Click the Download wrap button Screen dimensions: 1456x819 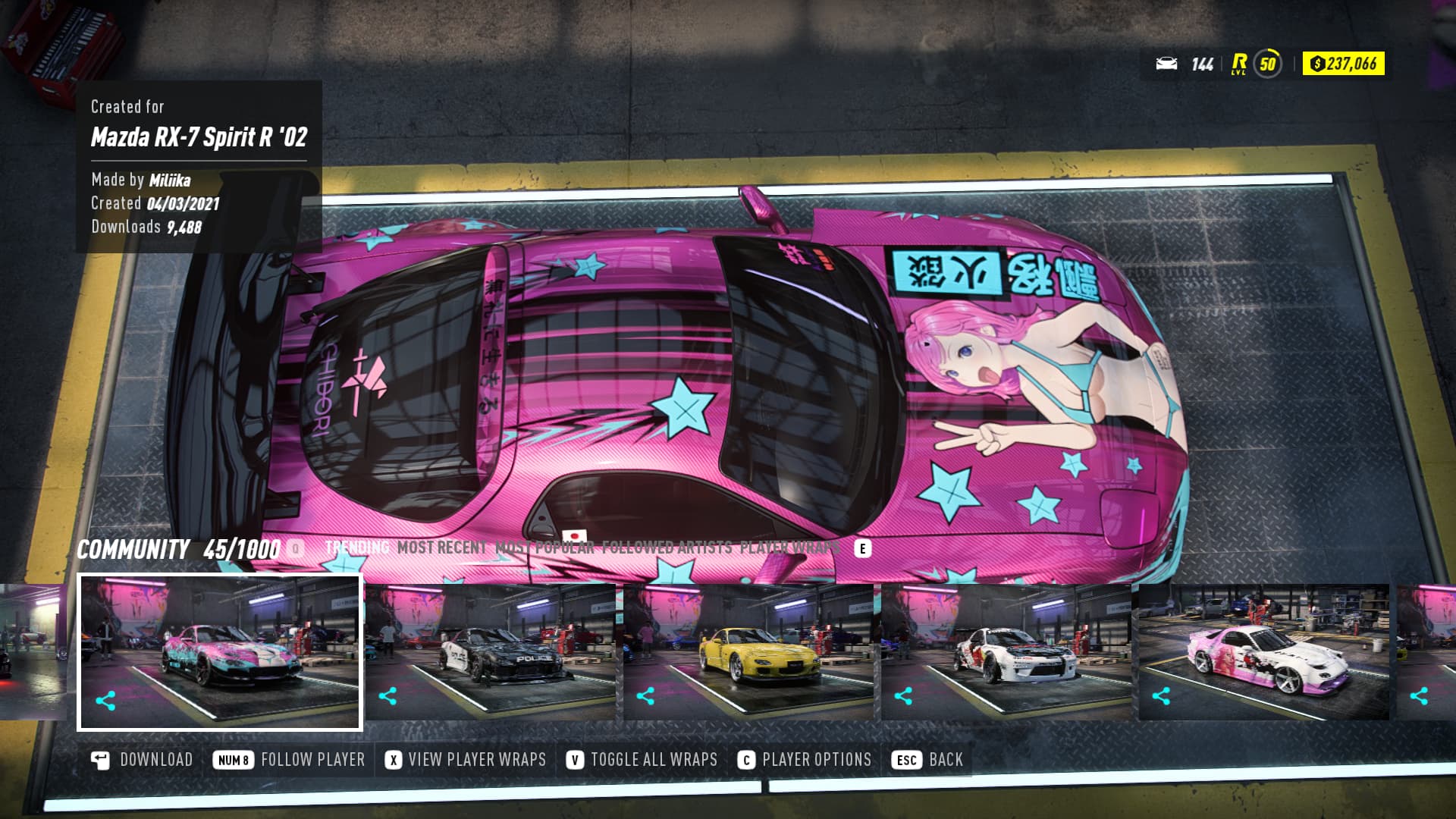tap(142, 760)
